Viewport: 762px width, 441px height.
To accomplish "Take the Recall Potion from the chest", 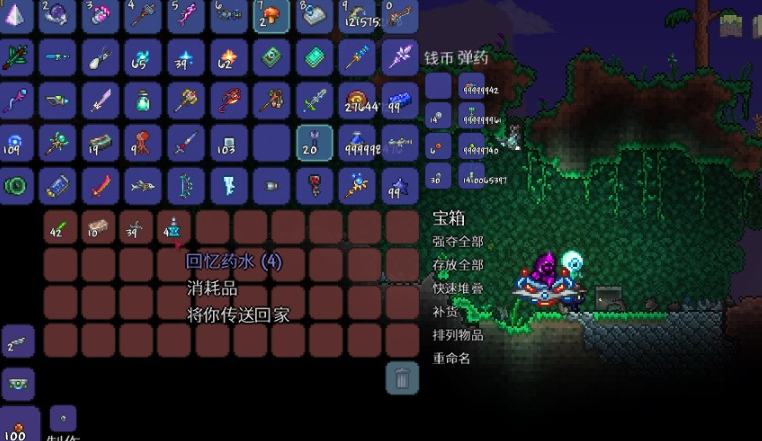I will tap(172, 229).
